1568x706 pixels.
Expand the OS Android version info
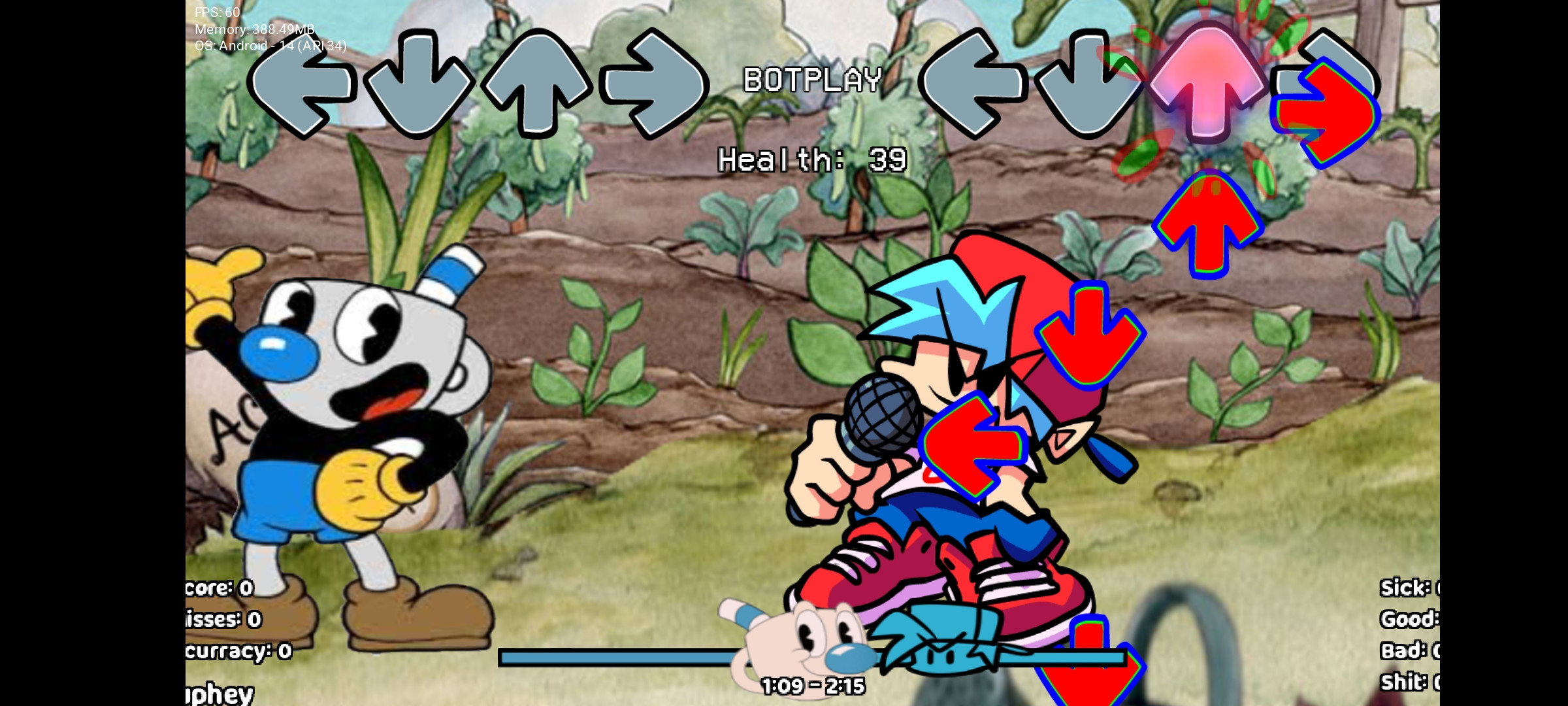coord(270,46)
